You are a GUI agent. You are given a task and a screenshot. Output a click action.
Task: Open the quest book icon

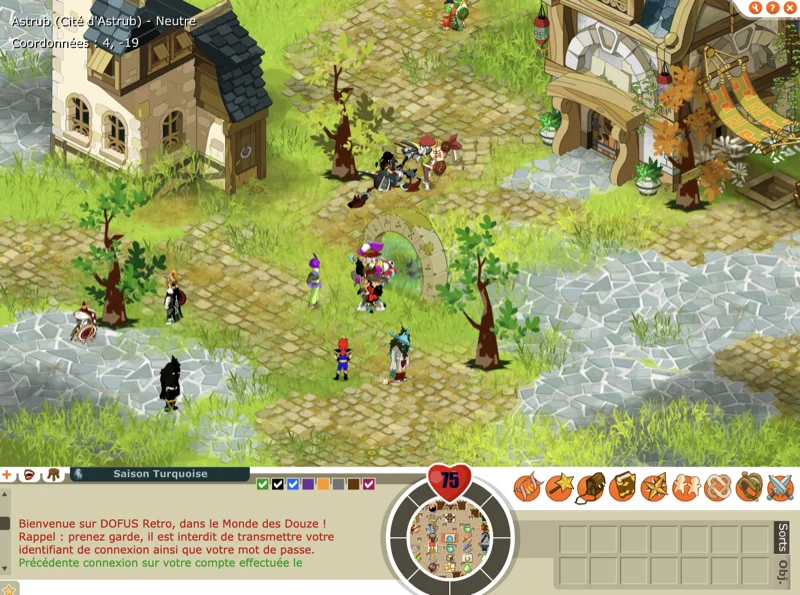pyautogui.click(x=622, y=488)
